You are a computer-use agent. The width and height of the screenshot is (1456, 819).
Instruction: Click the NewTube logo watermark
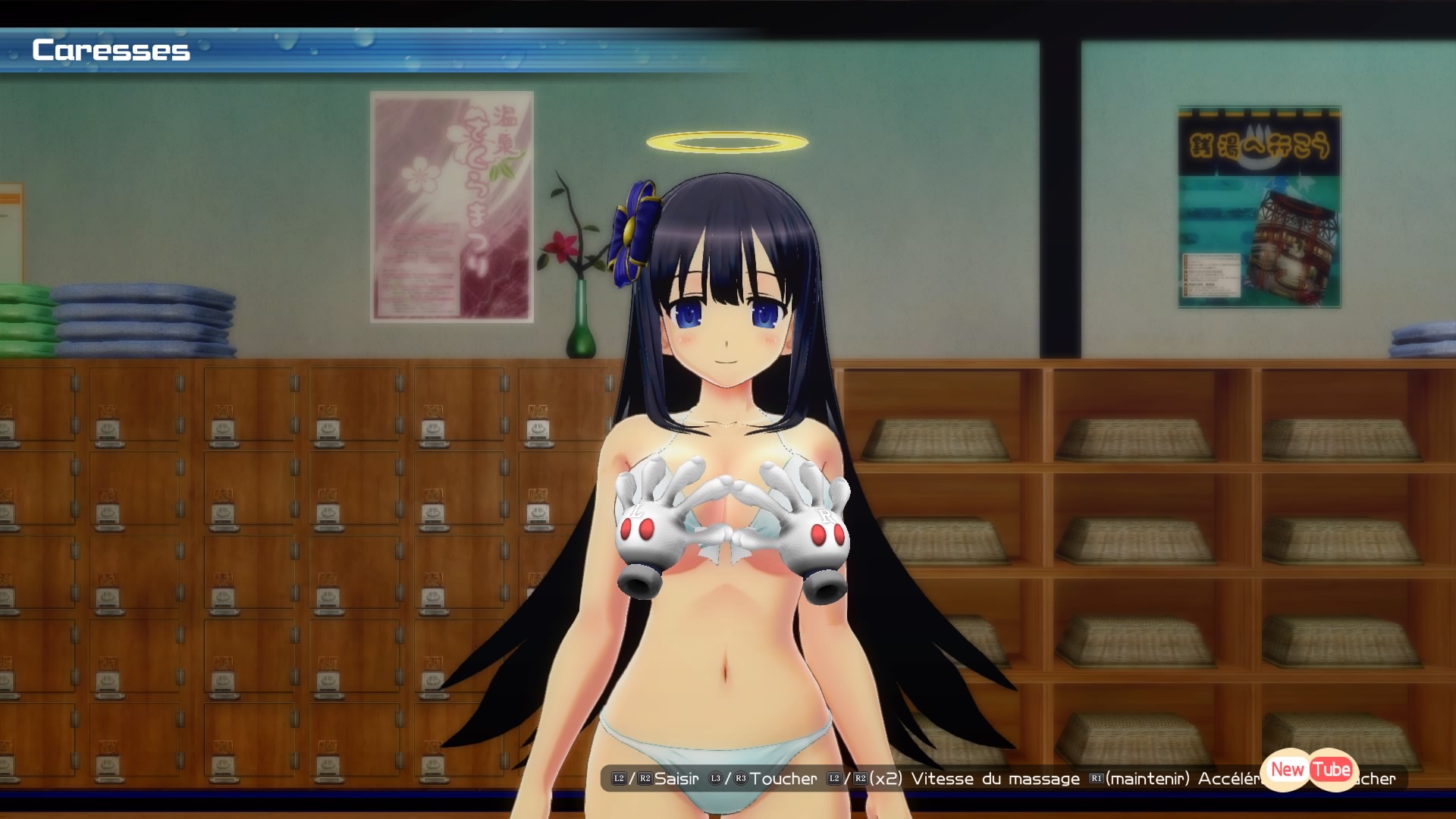1310,770
